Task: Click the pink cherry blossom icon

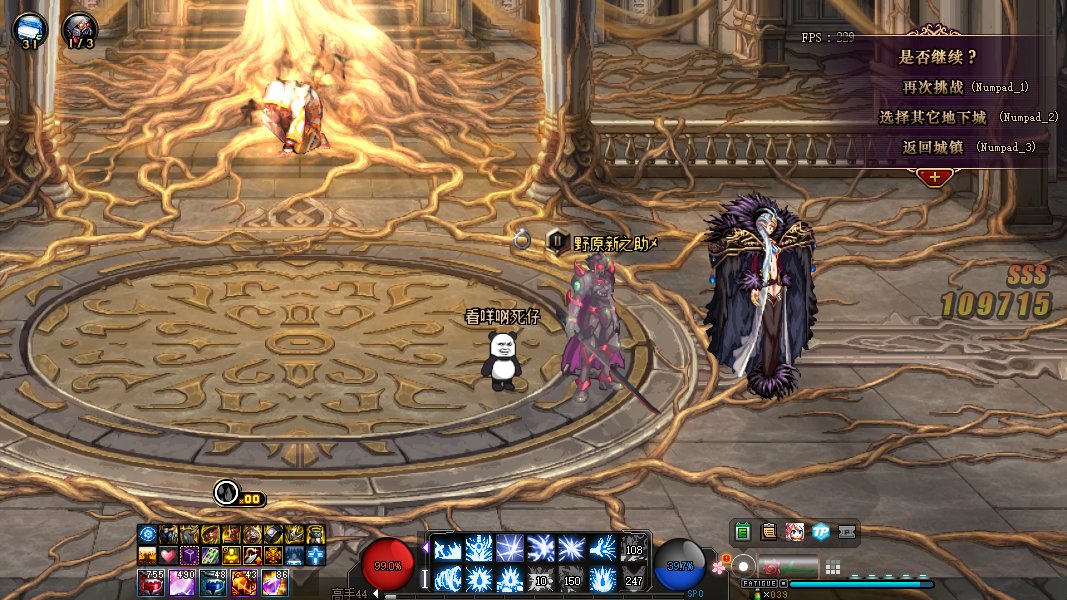Action: pos(717,565)
